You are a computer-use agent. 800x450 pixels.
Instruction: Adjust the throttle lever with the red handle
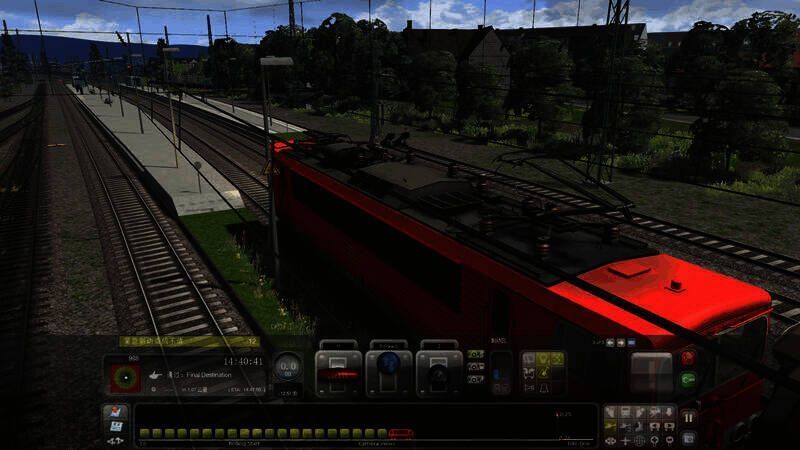(338, 373)
